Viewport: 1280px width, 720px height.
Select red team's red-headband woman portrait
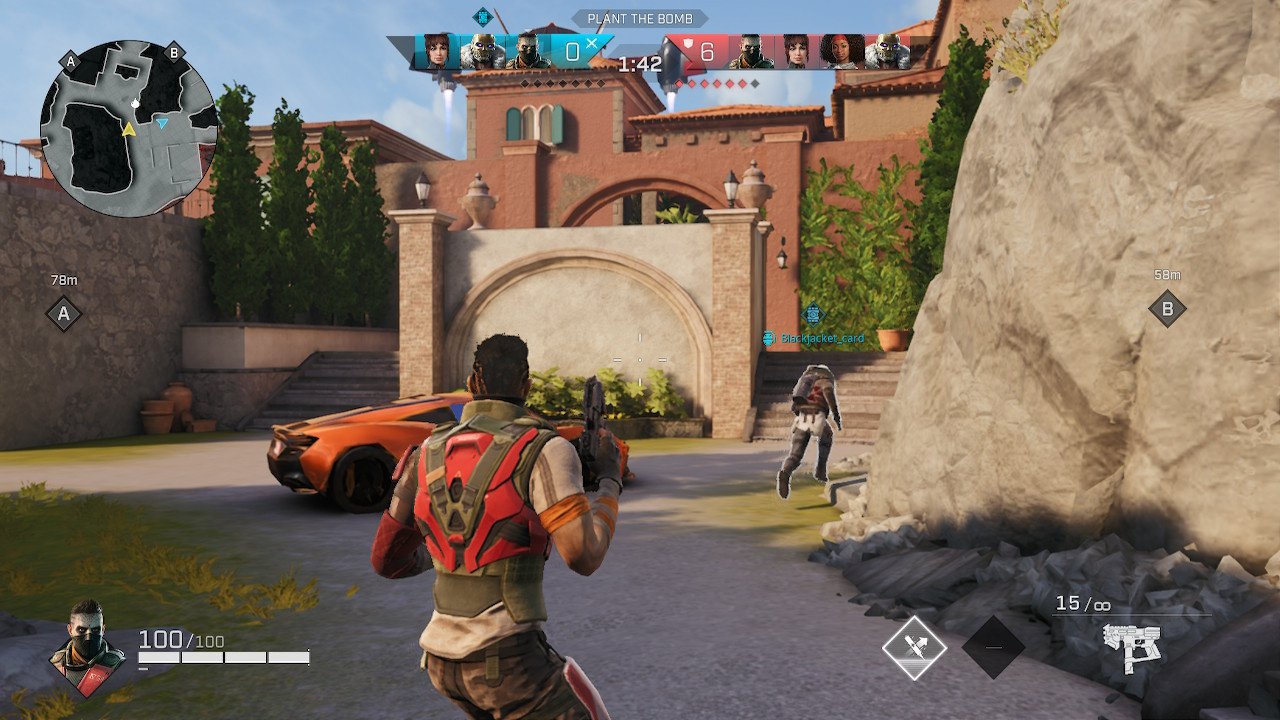point(840,51)
